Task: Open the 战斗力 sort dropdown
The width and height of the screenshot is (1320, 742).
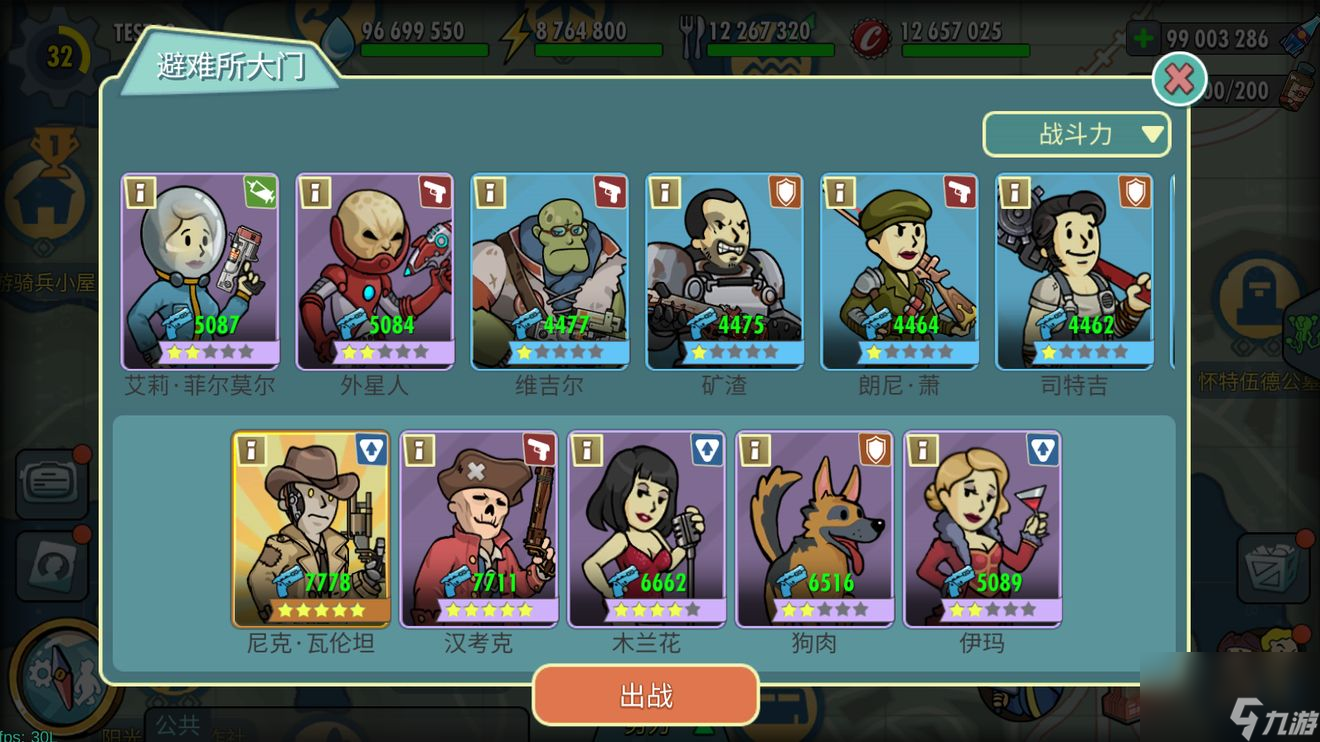Action: pyautogui.click(x=1076, y=133)
